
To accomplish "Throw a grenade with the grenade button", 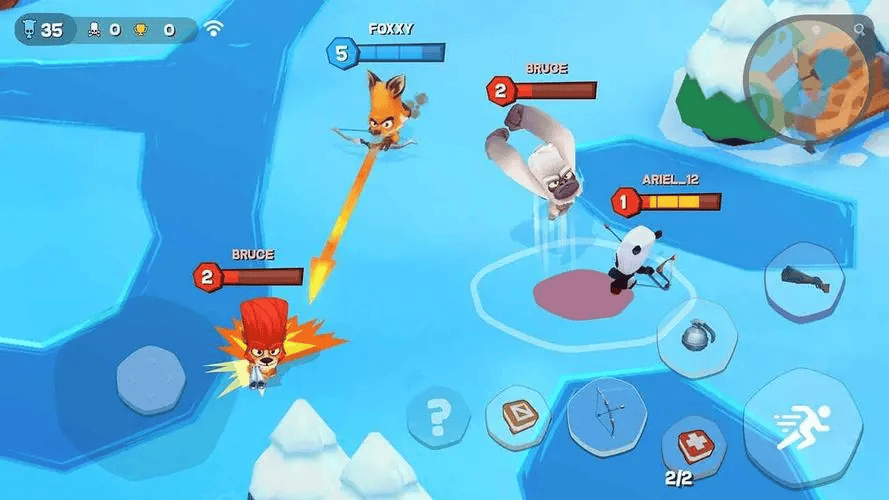I will click(696, 337).
